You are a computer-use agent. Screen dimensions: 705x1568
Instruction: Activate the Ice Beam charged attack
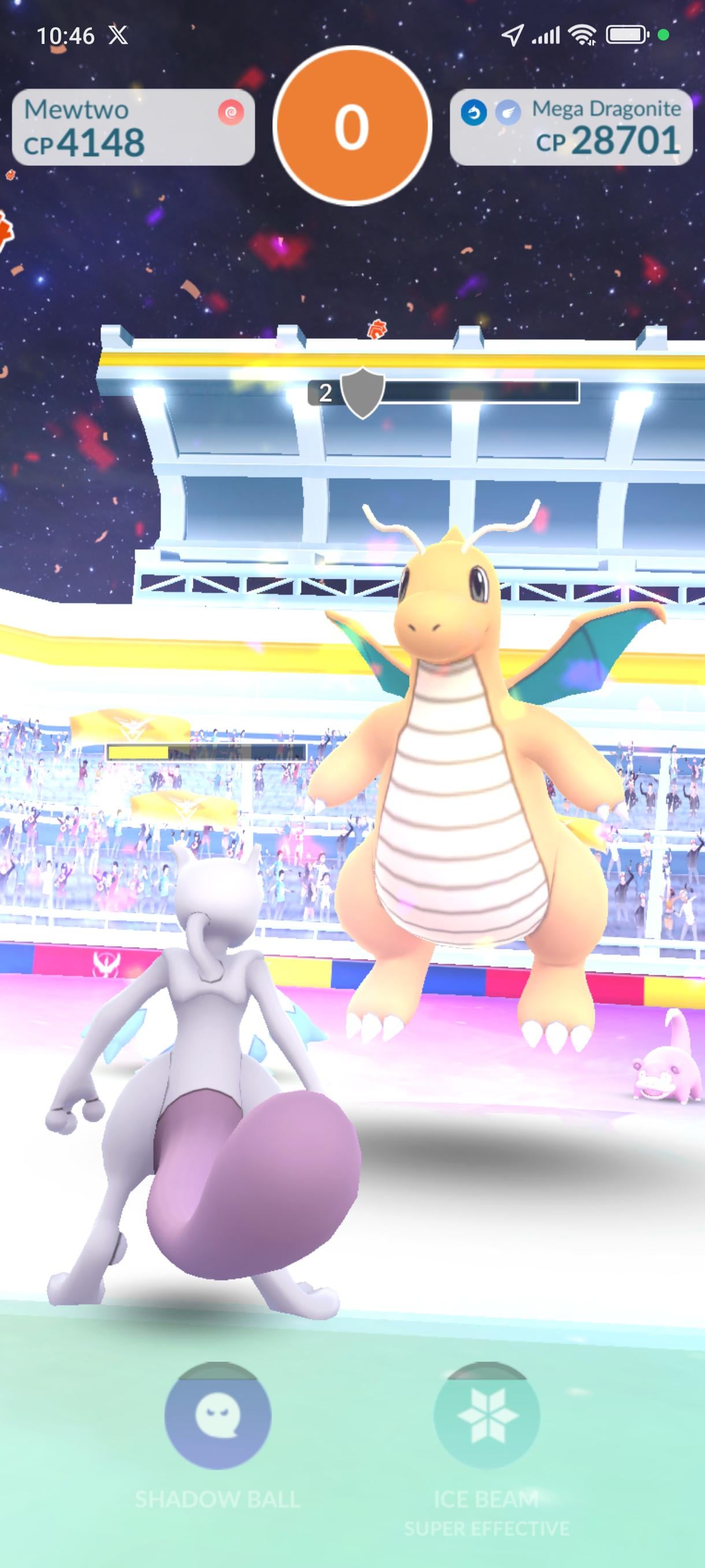[x=486, y=1416]
